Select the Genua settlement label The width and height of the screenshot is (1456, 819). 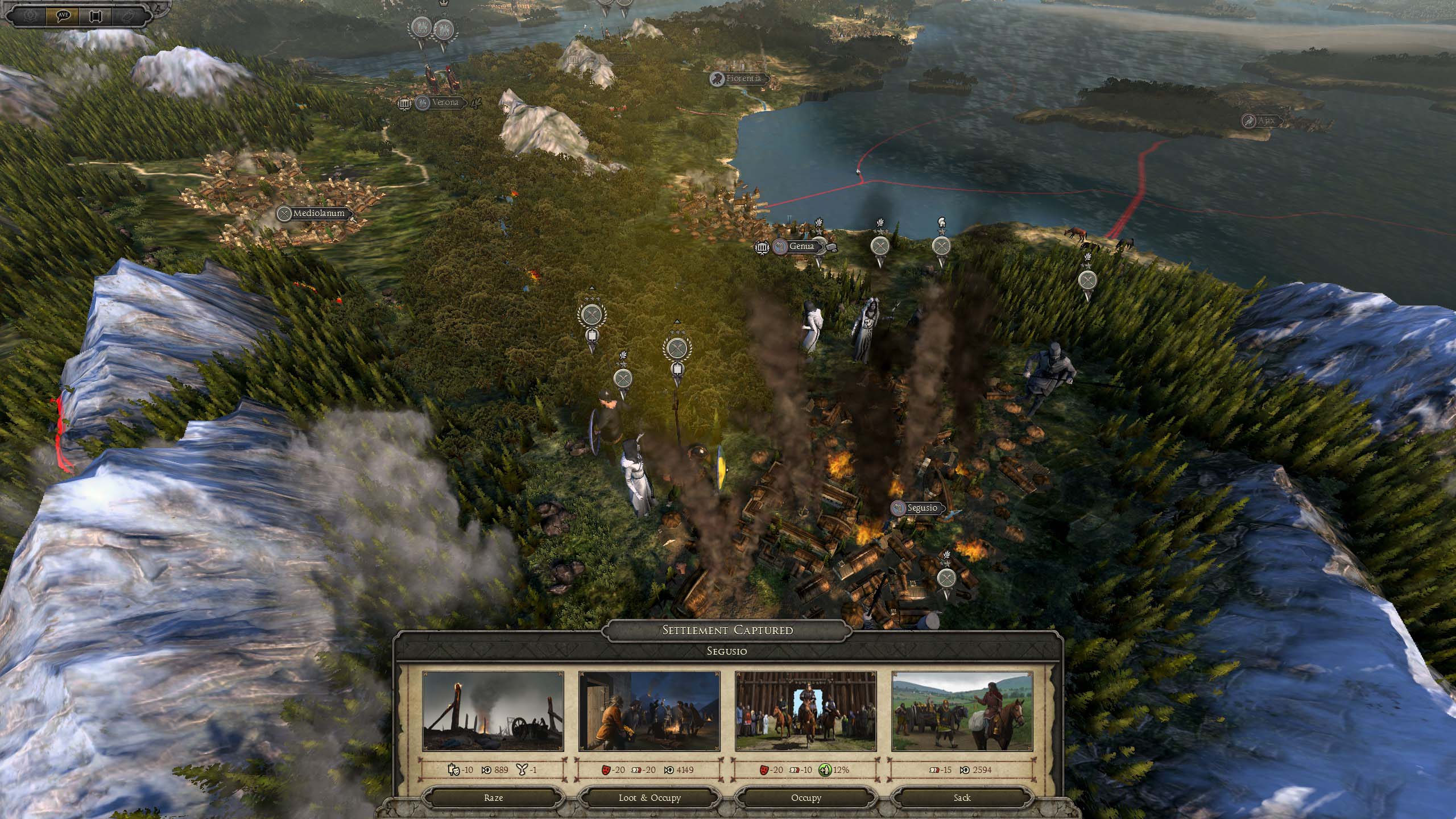pos(802,246)
